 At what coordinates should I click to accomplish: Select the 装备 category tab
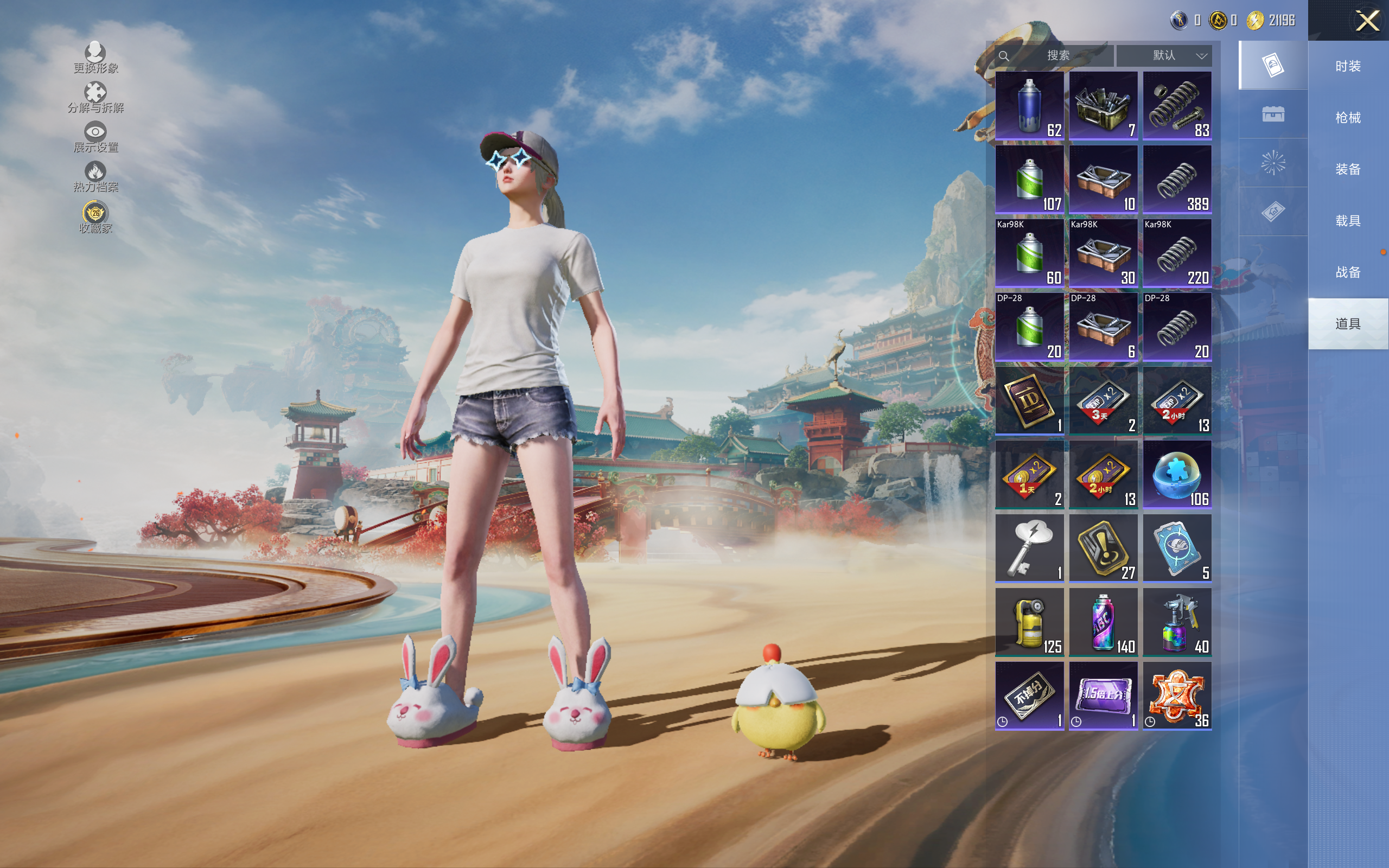click(1348, 169)
